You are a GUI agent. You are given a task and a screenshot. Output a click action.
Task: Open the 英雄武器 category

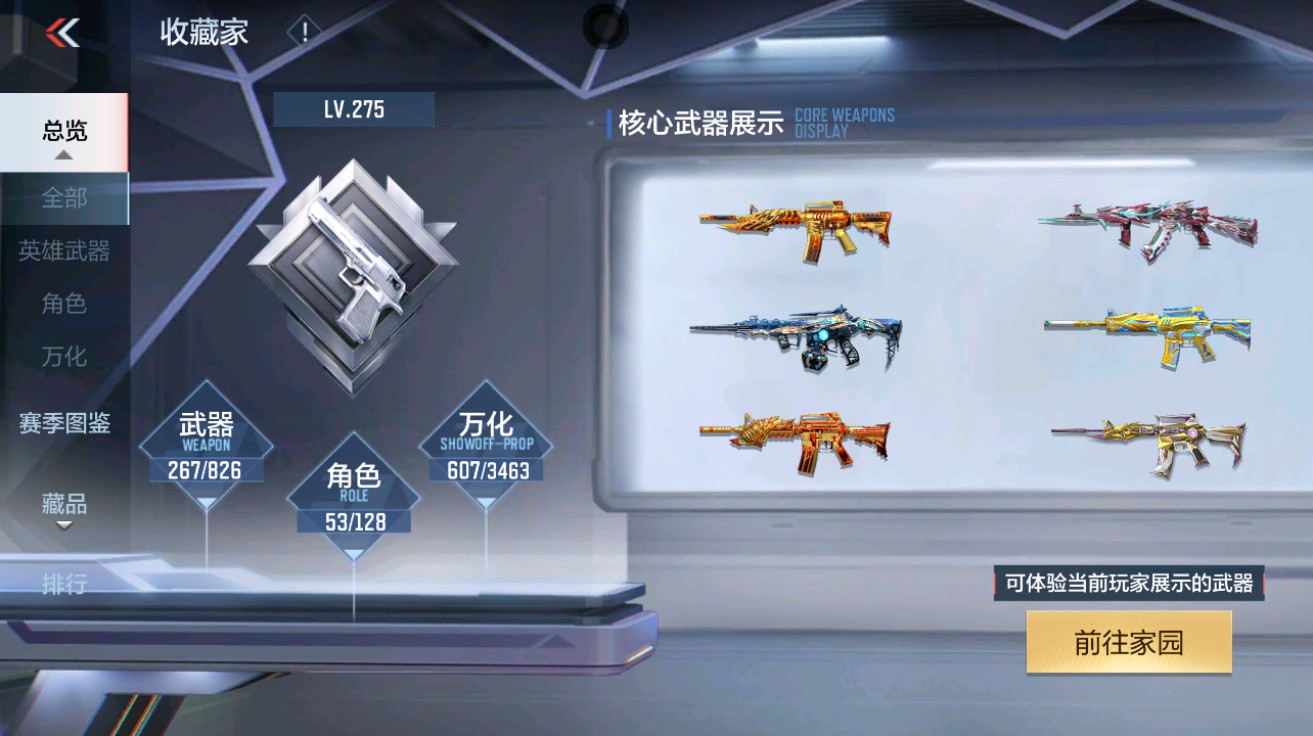62,251
